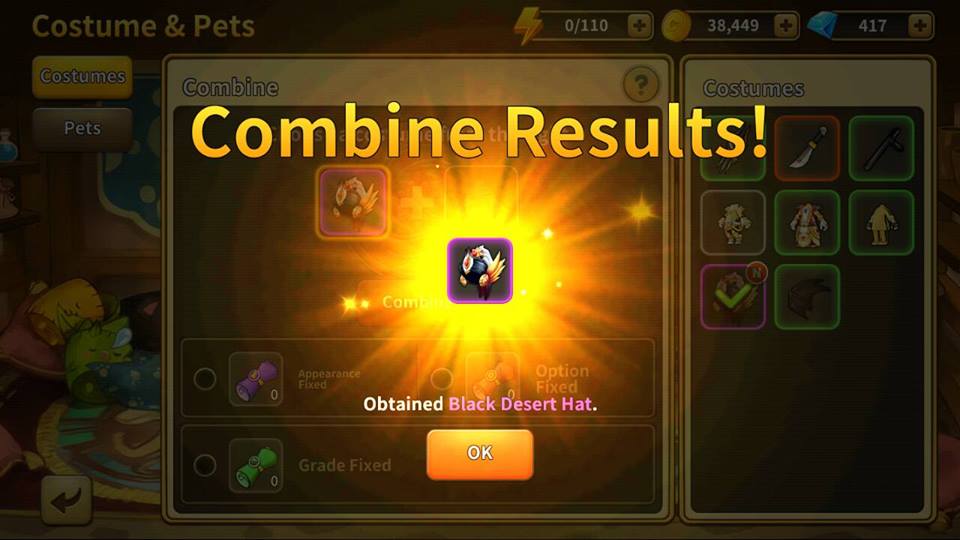The height and width of the screenshot is (540, 960).
Task: Choose the Option Fixed scroll radio button
Action: click(441, 379)
